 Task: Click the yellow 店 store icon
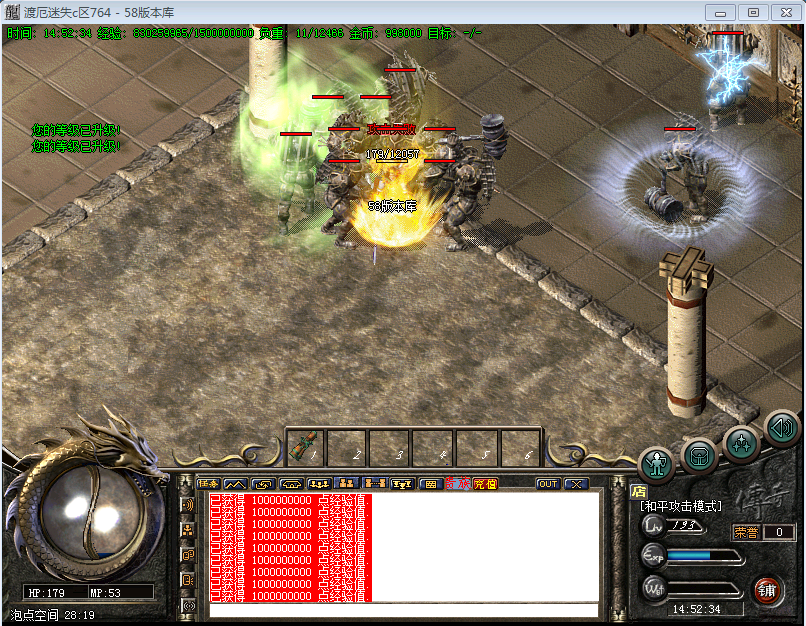point(639,491)
